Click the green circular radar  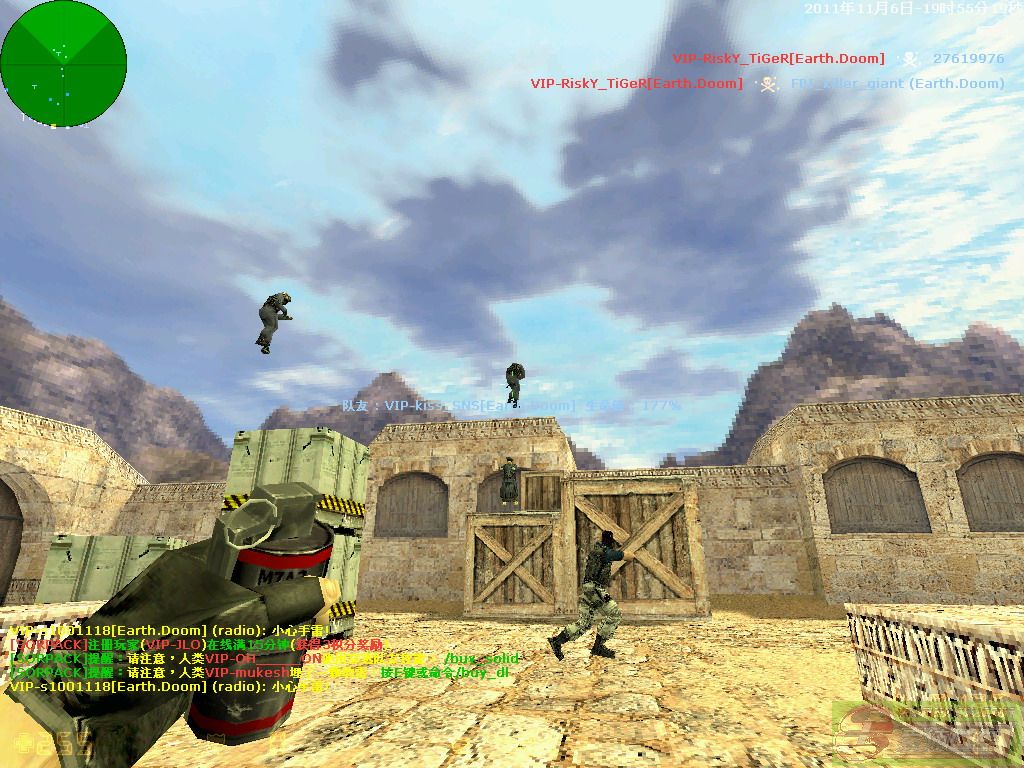pos(63,63)
